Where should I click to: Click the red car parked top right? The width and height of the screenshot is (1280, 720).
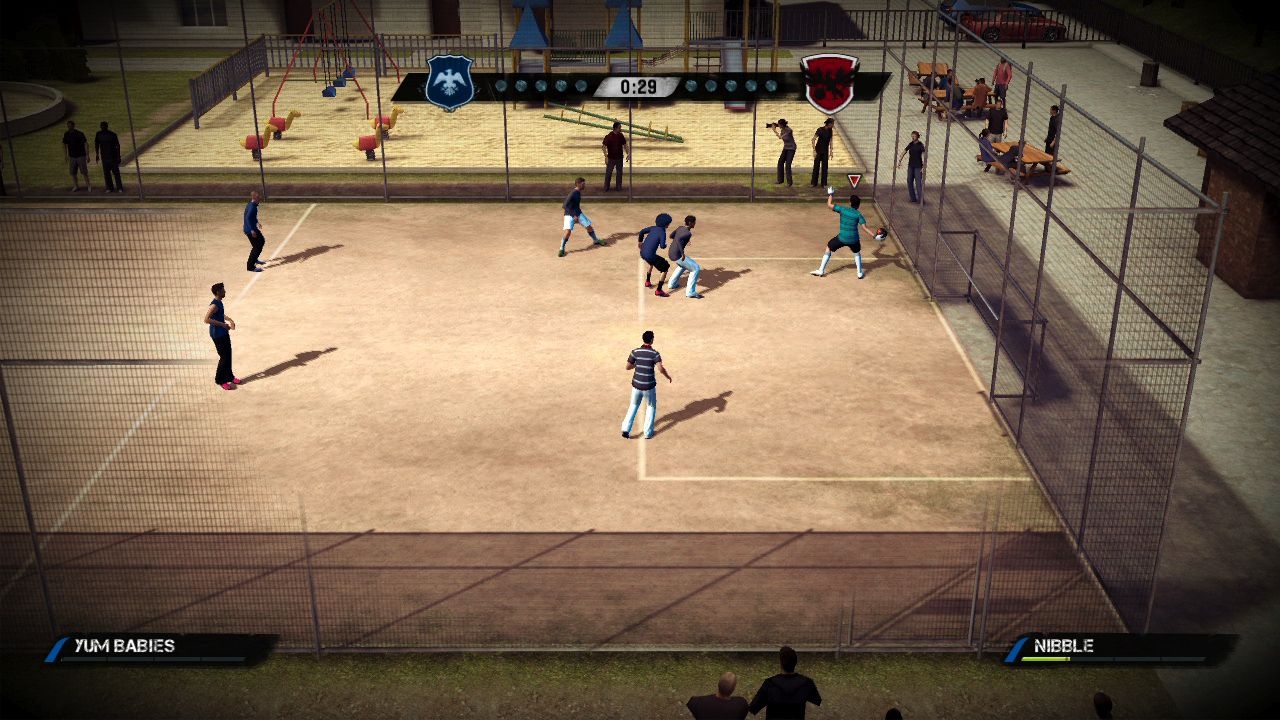pos(1016,25)
